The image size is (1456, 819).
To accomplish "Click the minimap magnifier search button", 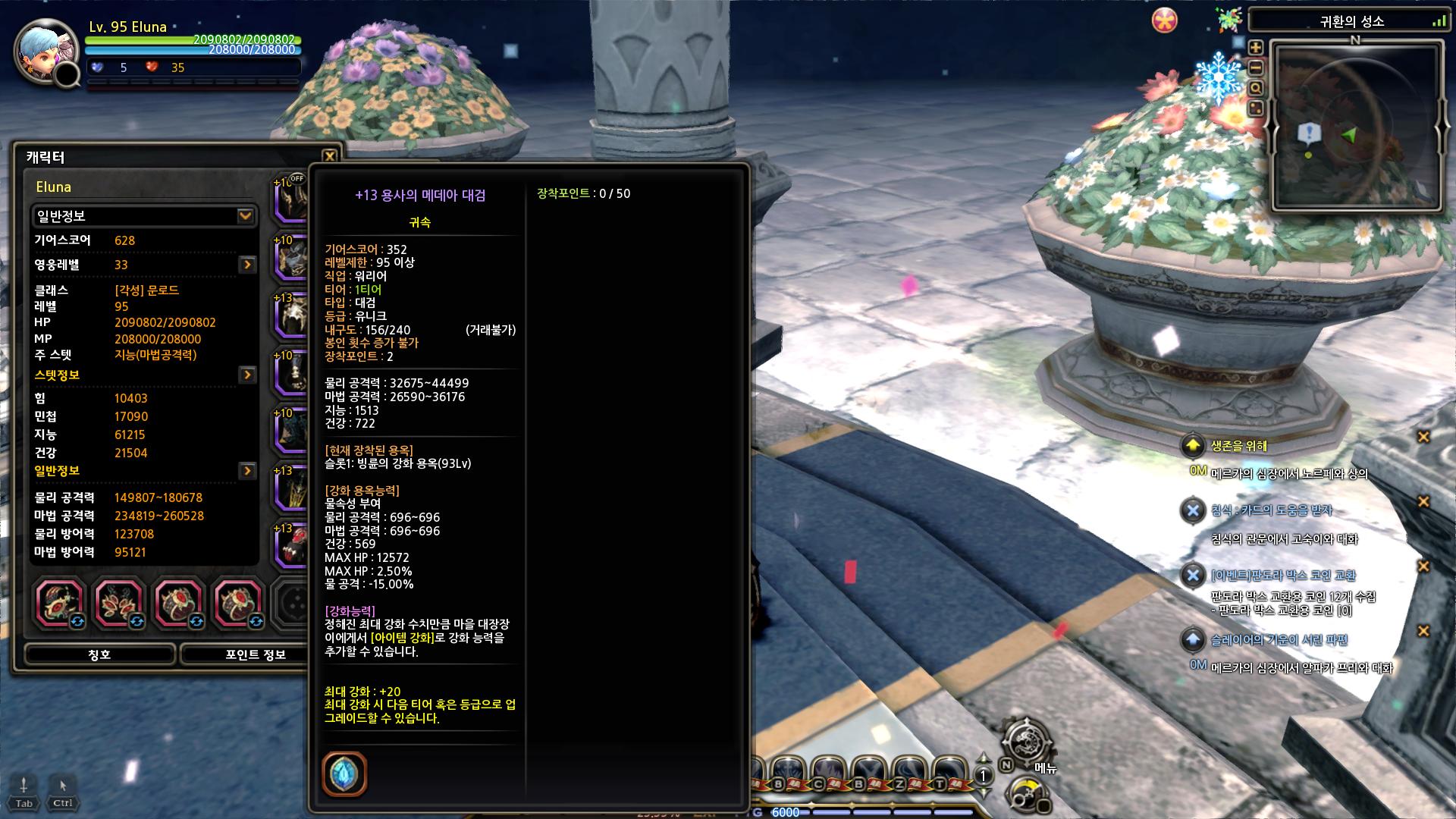I will click(1256, 88).
